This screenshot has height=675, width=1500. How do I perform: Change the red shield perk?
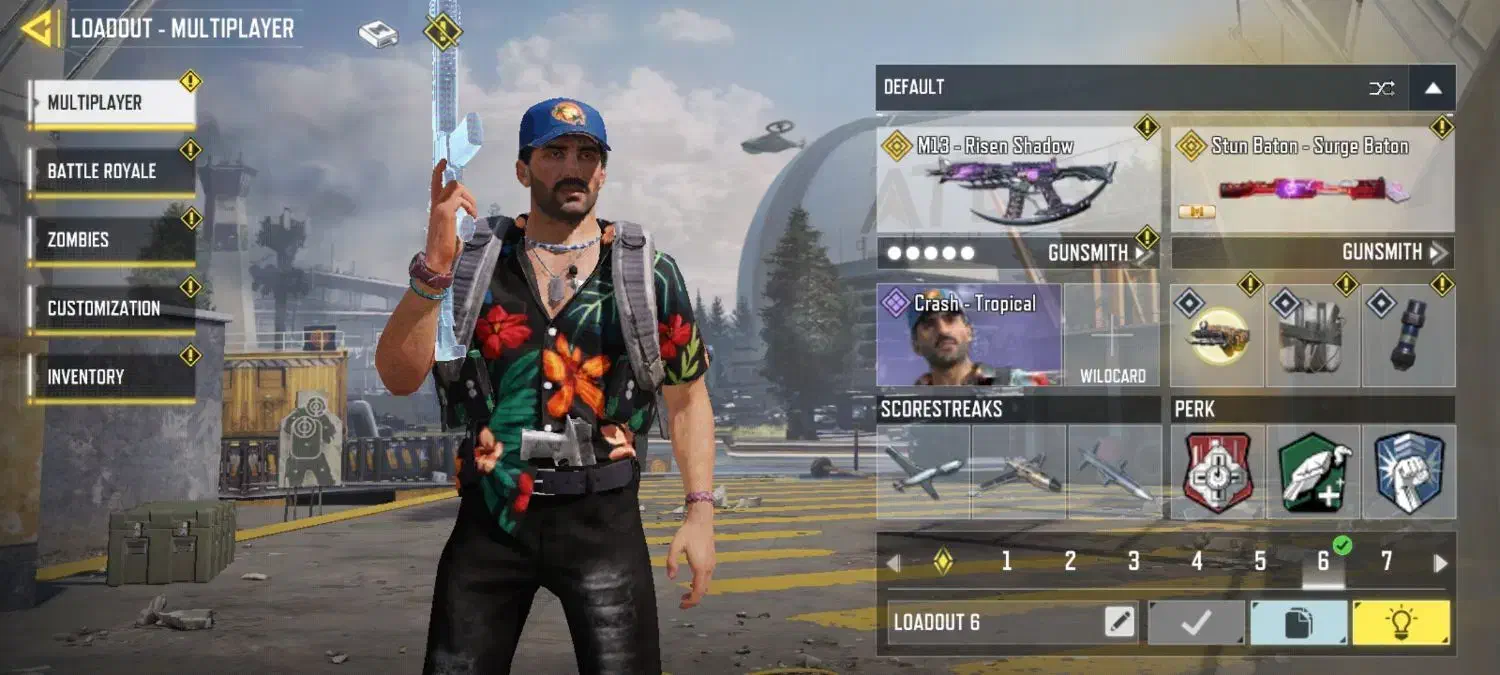pyautogui.click(x=1217, y=473)
